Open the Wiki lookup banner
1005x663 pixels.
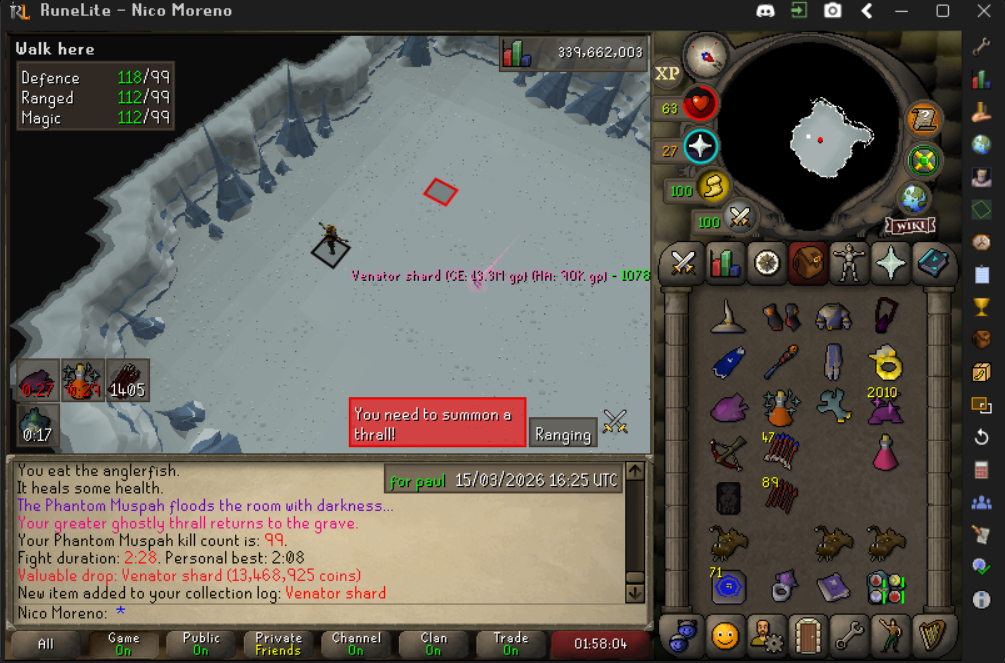tap(909, 225)
